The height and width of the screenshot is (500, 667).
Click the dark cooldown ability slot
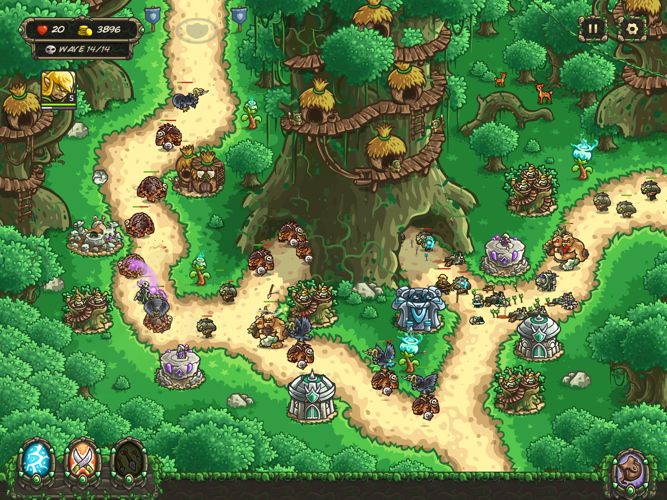coord(129,462)
